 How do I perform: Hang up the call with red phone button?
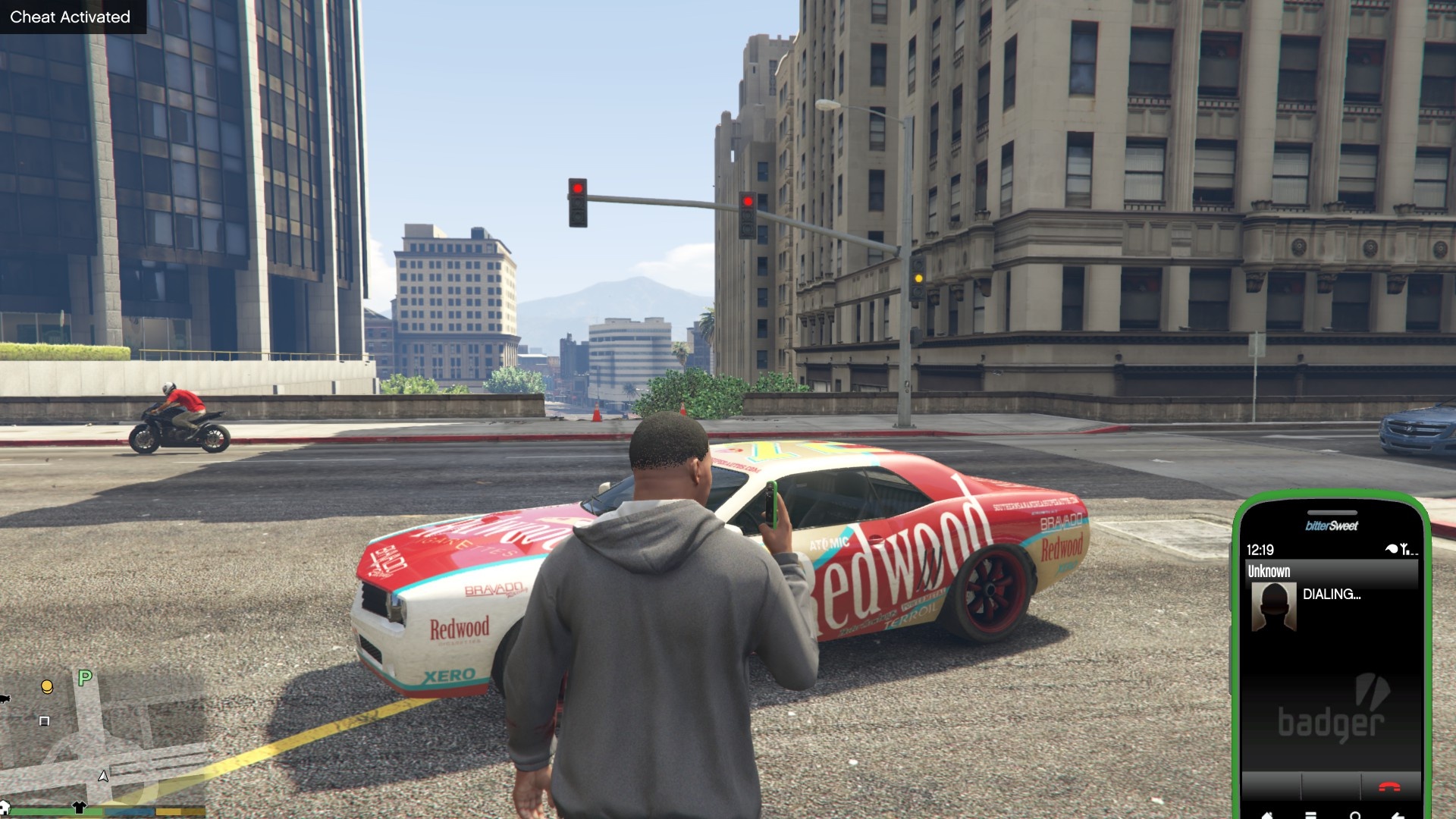click(x=1389, y=787)
